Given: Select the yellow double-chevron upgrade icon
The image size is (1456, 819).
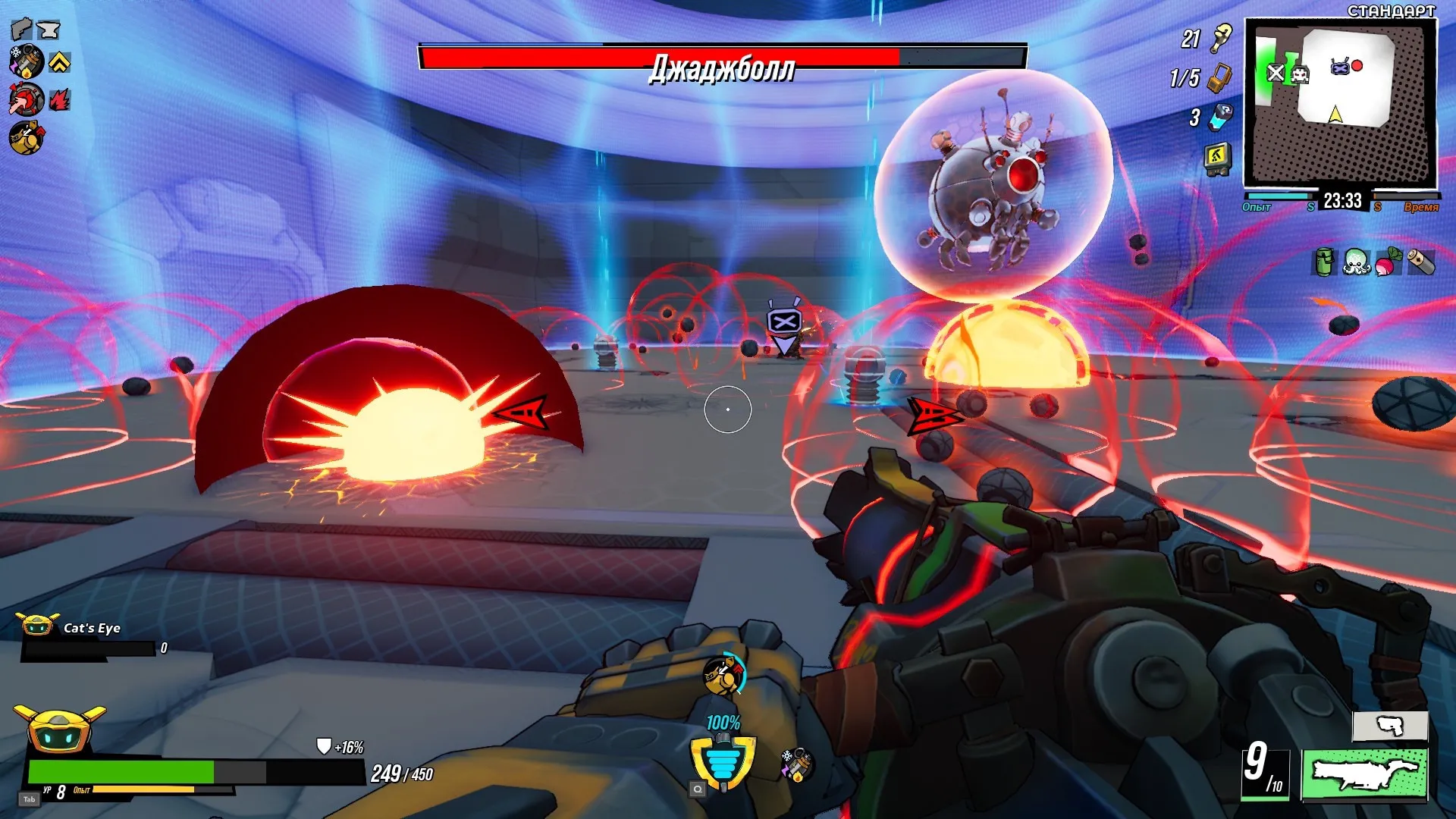Looking at the screenshot, I should click(60, 62).
